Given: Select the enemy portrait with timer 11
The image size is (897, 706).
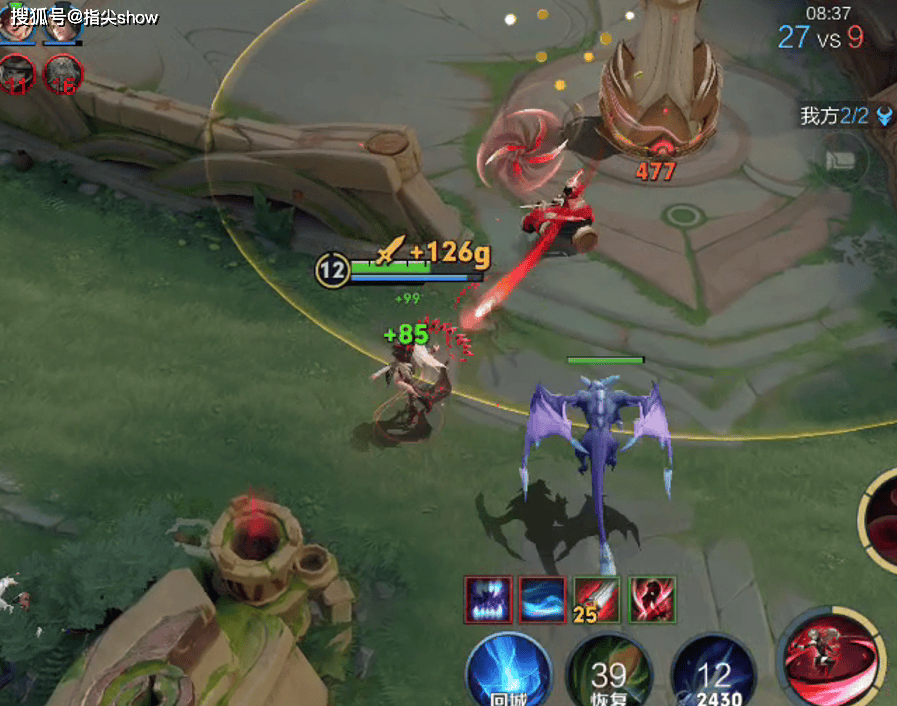Looking at the screenshot, I should coord(17,74).
